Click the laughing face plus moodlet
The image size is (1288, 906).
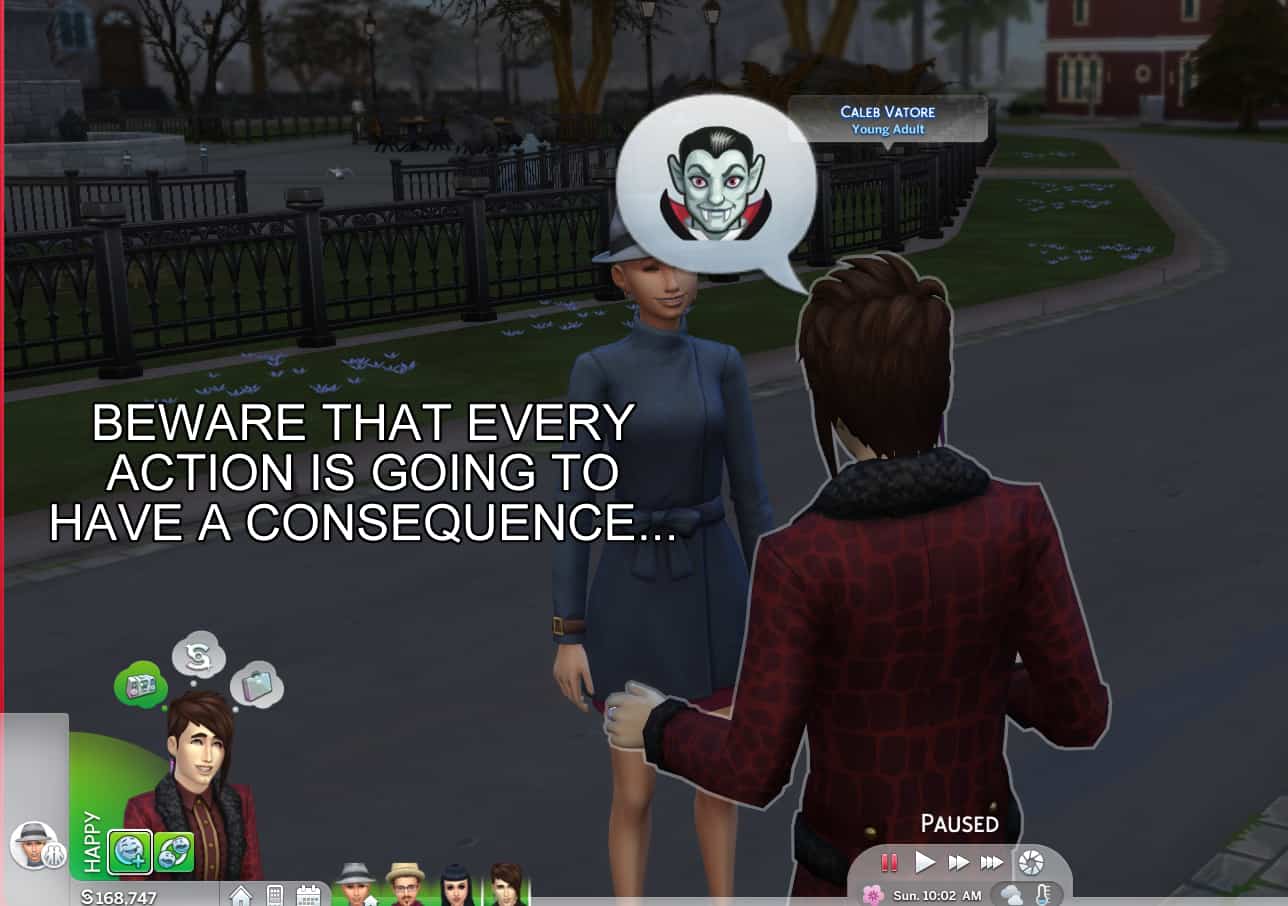[x=130, y=851]
